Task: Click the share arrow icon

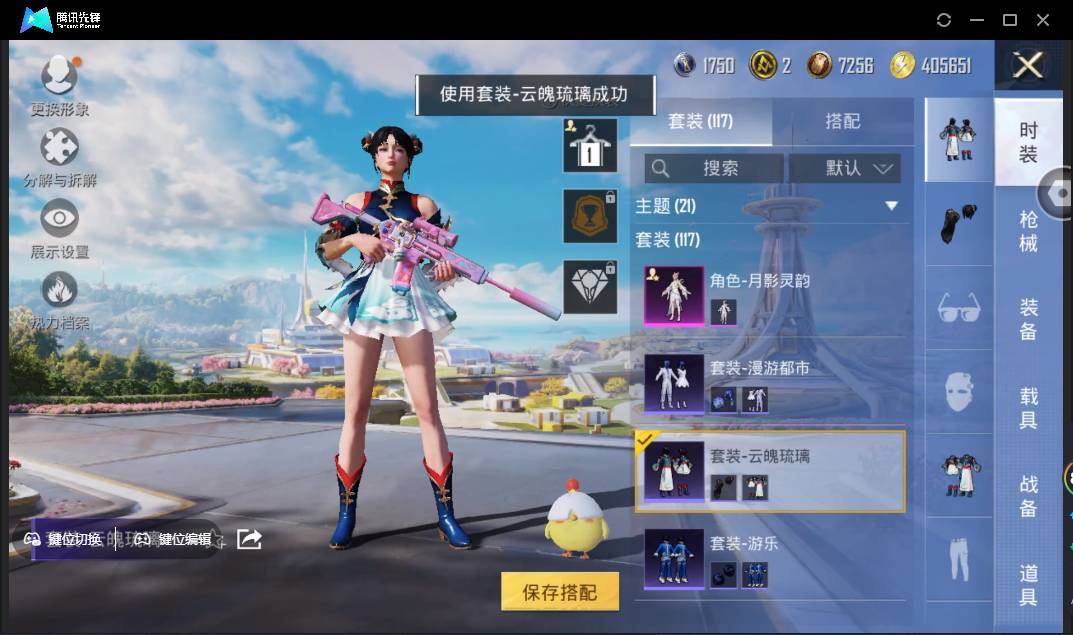Action: (x=249, y=539)
